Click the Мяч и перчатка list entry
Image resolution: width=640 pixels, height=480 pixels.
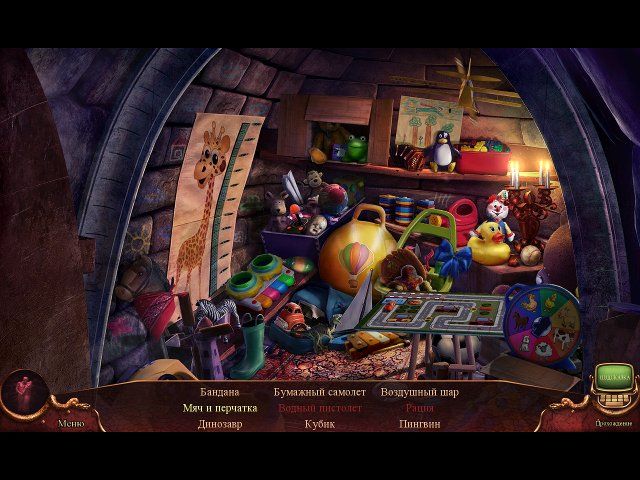point(220,408)
